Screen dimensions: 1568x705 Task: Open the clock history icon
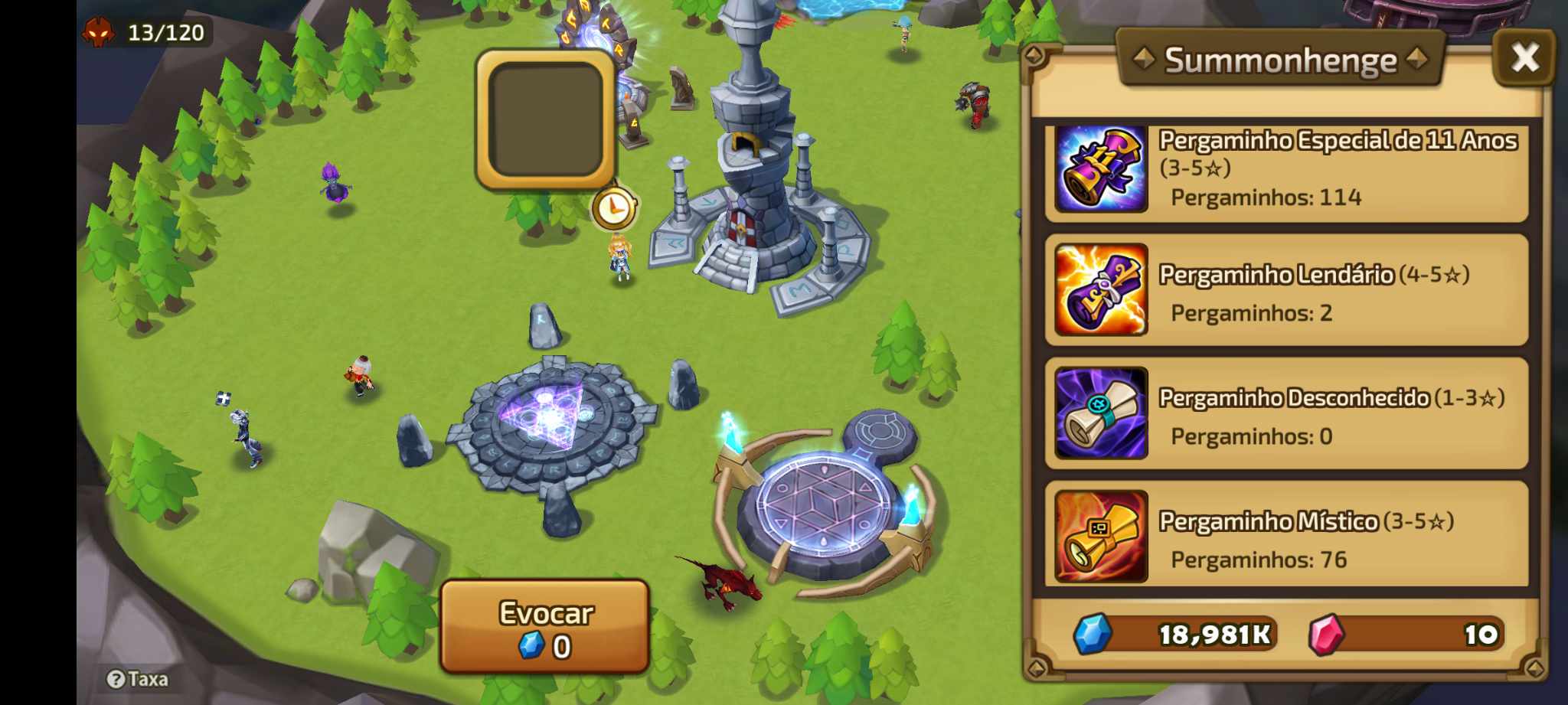pos(614,207)
